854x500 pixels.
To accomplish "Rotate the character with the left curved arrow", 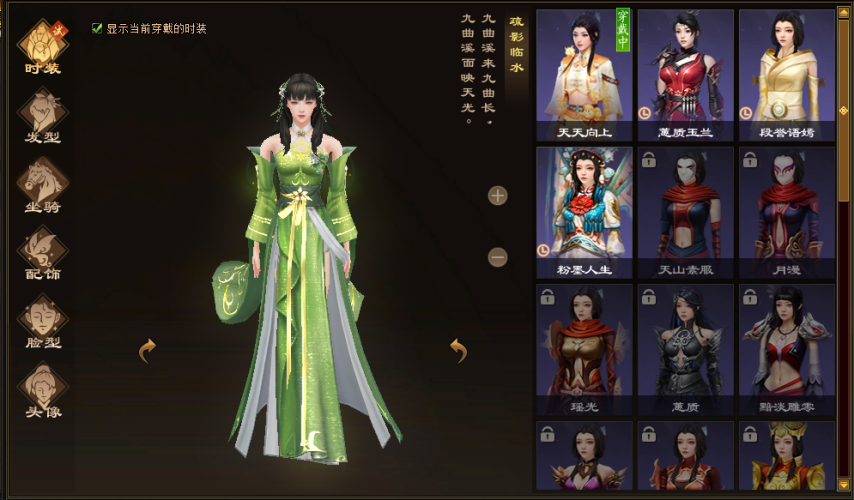I will point(147,350).
